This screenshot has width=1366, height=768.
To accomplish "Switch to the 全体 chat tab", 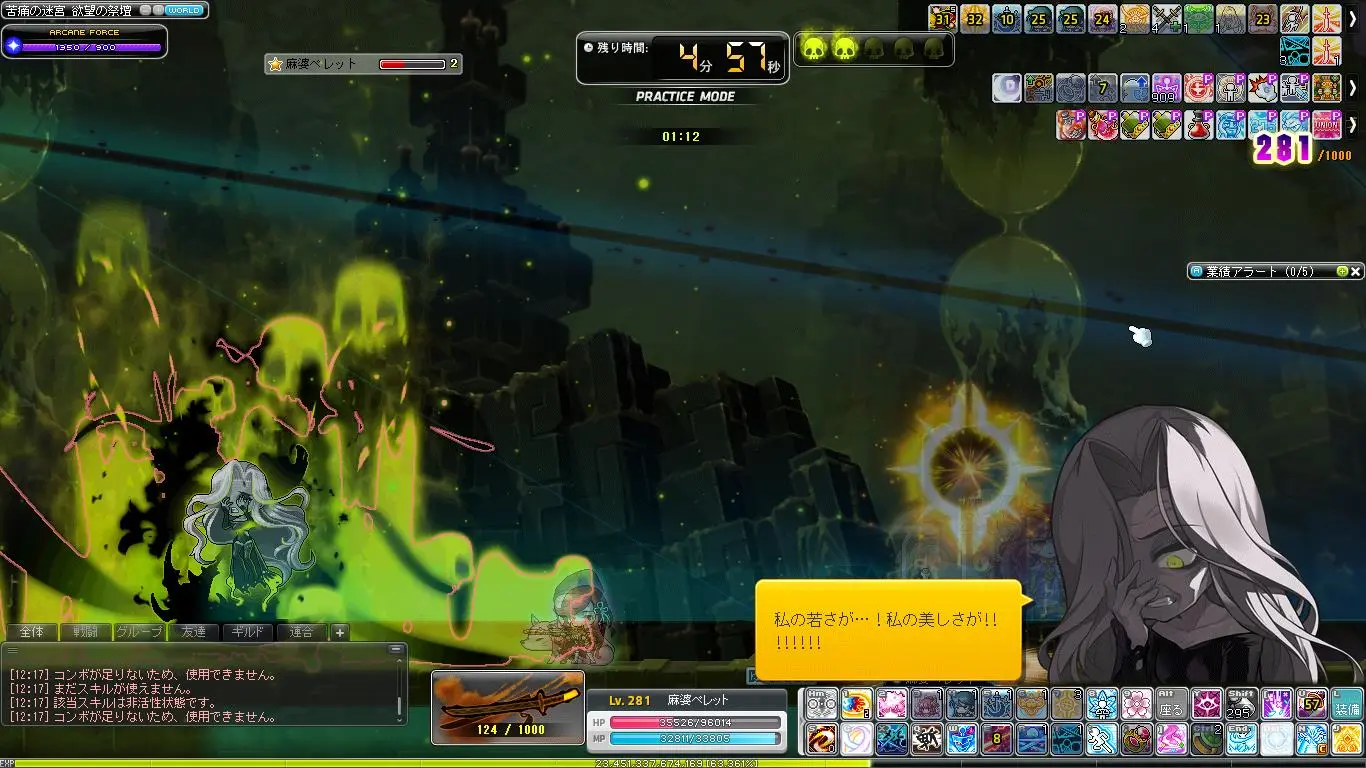I will pyautogui.click(x=31, y=632).
